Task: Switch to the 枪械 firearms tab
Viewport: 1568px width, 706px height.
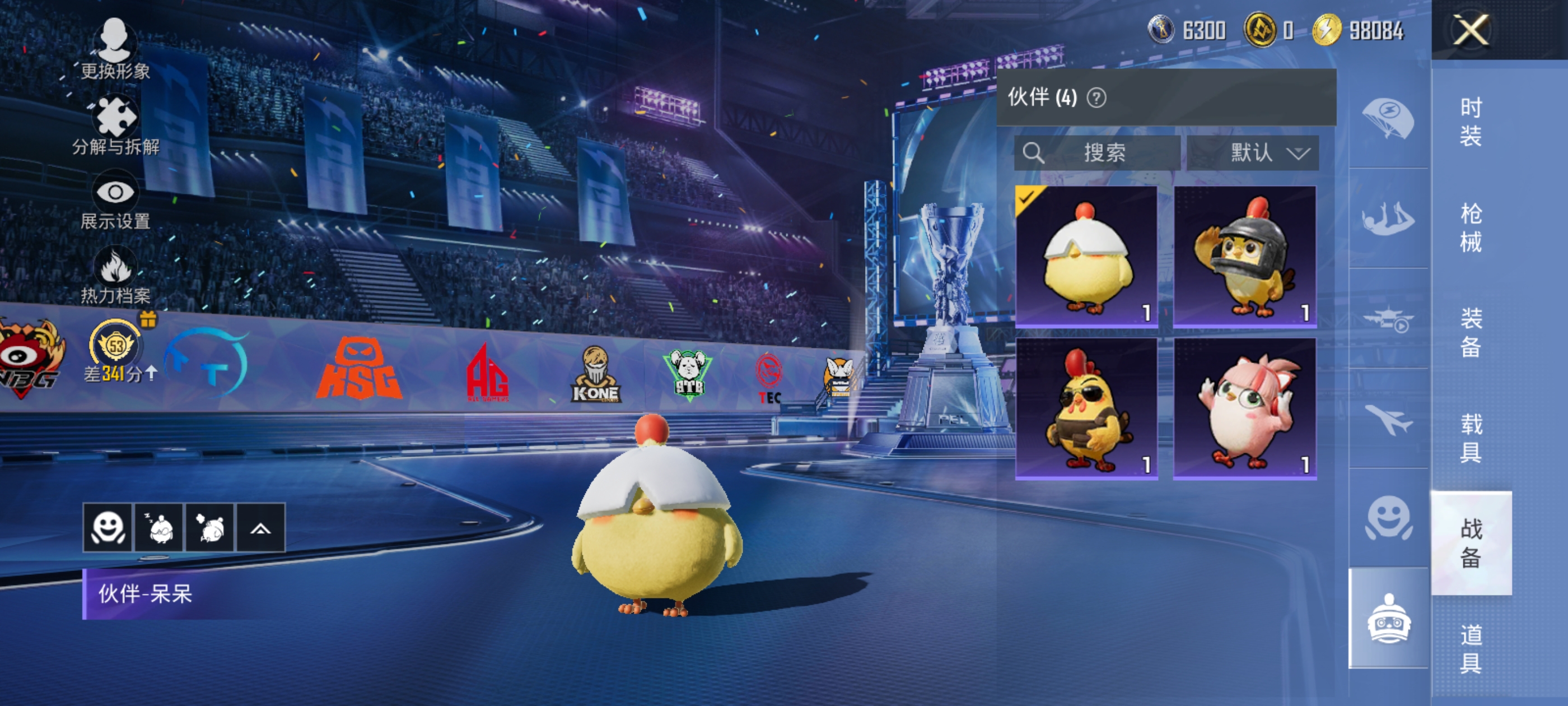Action: click(x=1470, y=227)
